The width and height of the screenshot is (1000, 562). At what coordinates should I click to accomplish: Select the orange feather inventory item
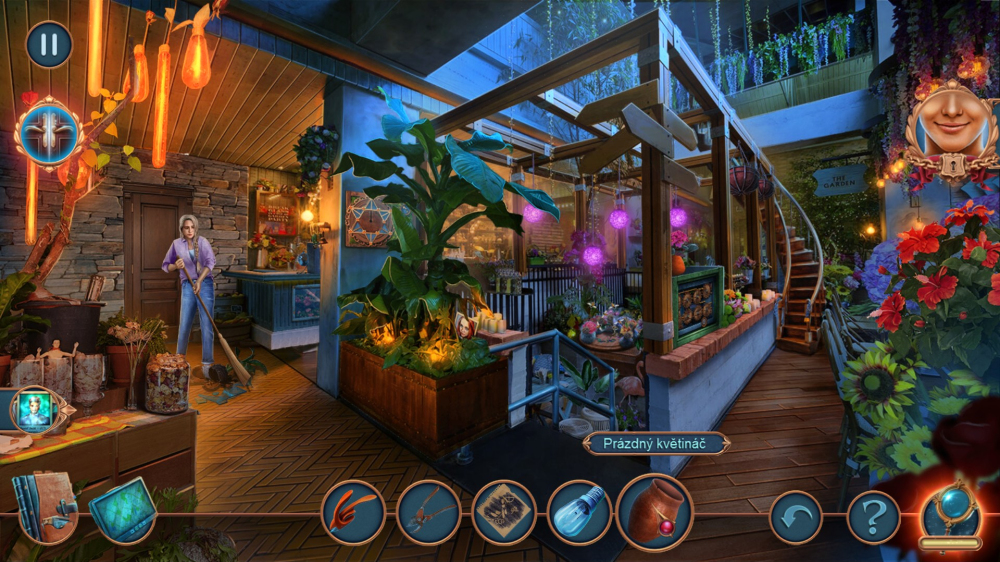tap(353, 512)
